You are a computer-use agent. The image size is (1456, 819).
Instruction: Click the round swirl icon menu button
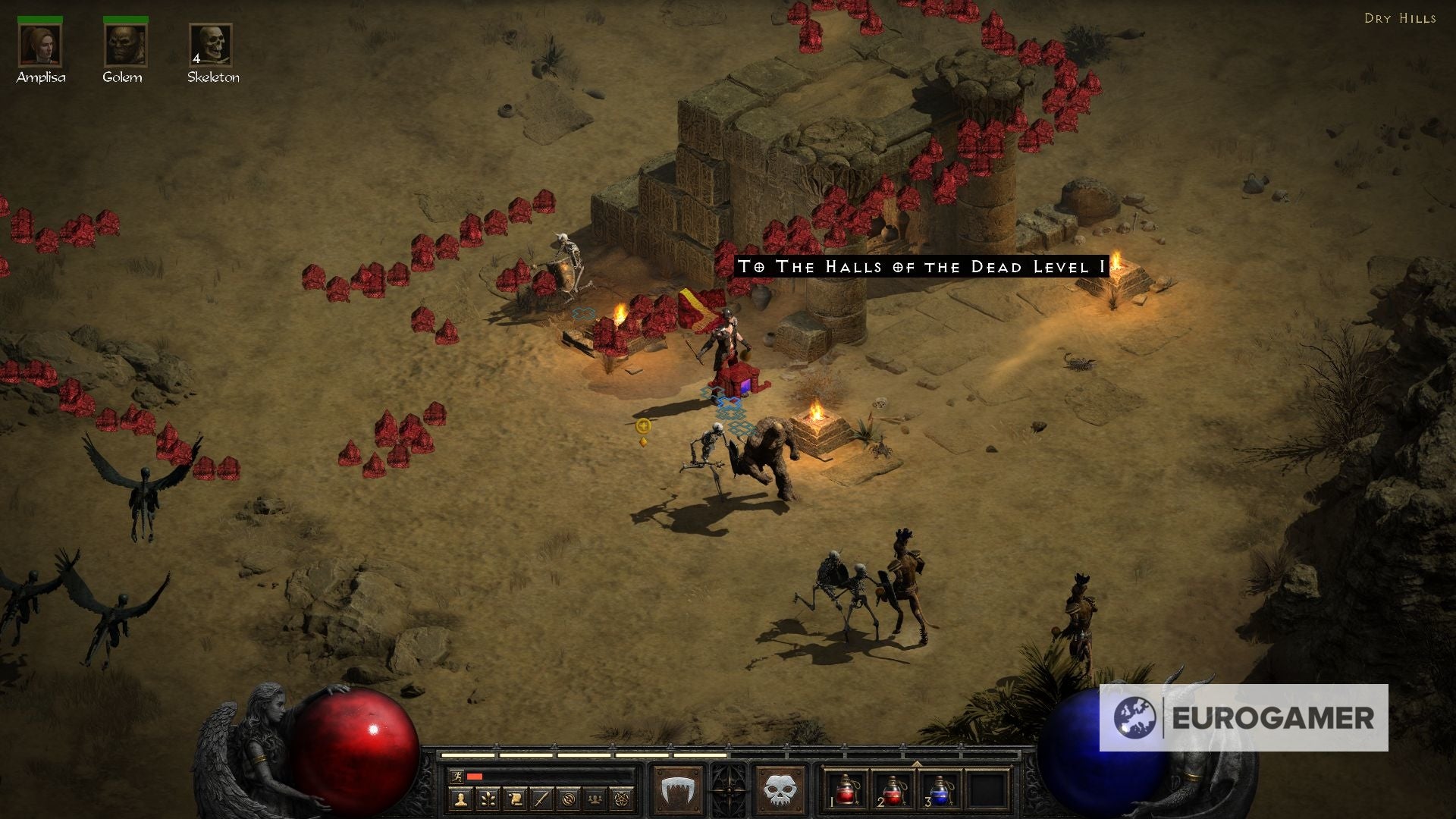tap(569, 798)
